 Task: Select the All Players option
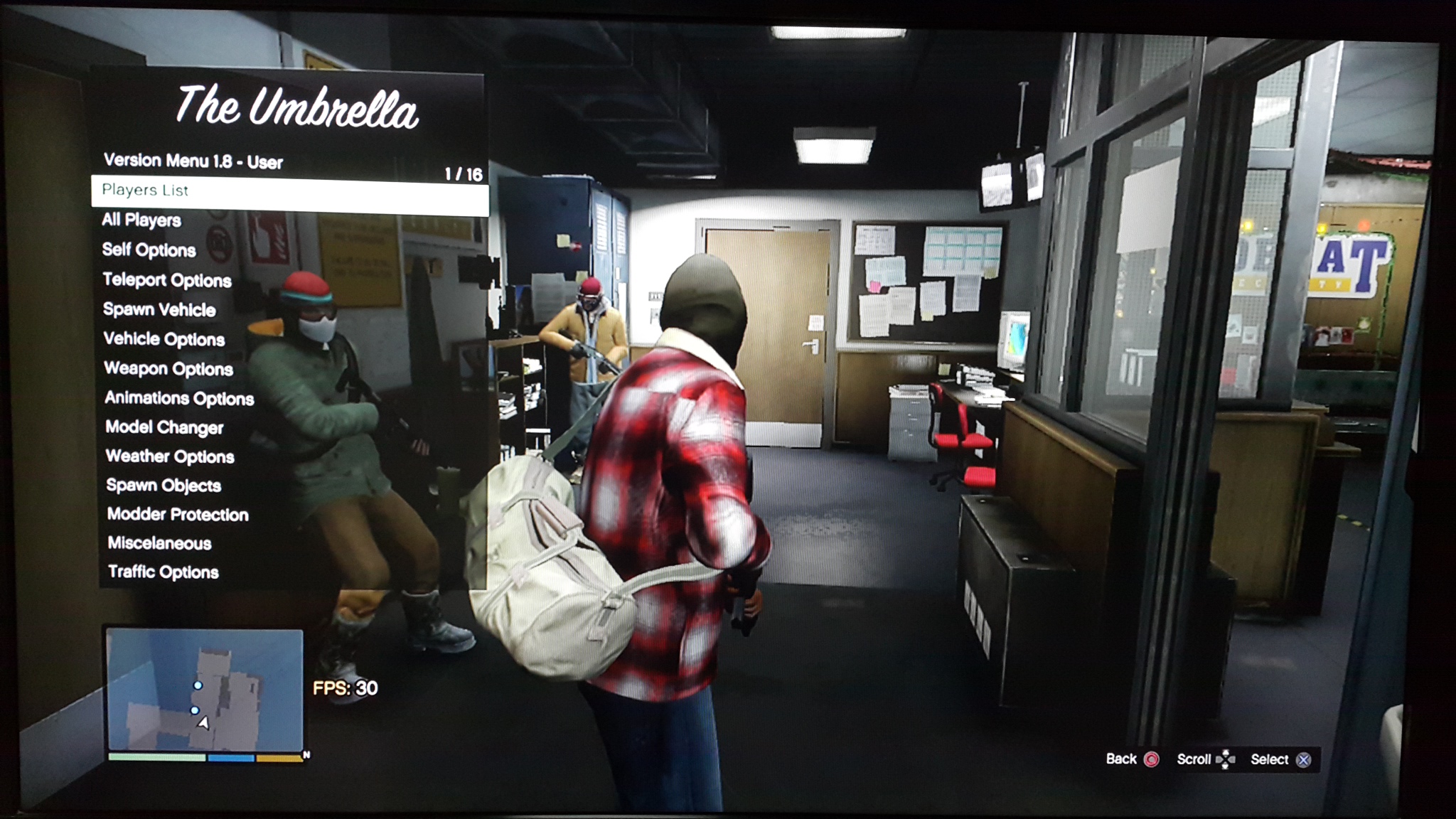[141, 220]
